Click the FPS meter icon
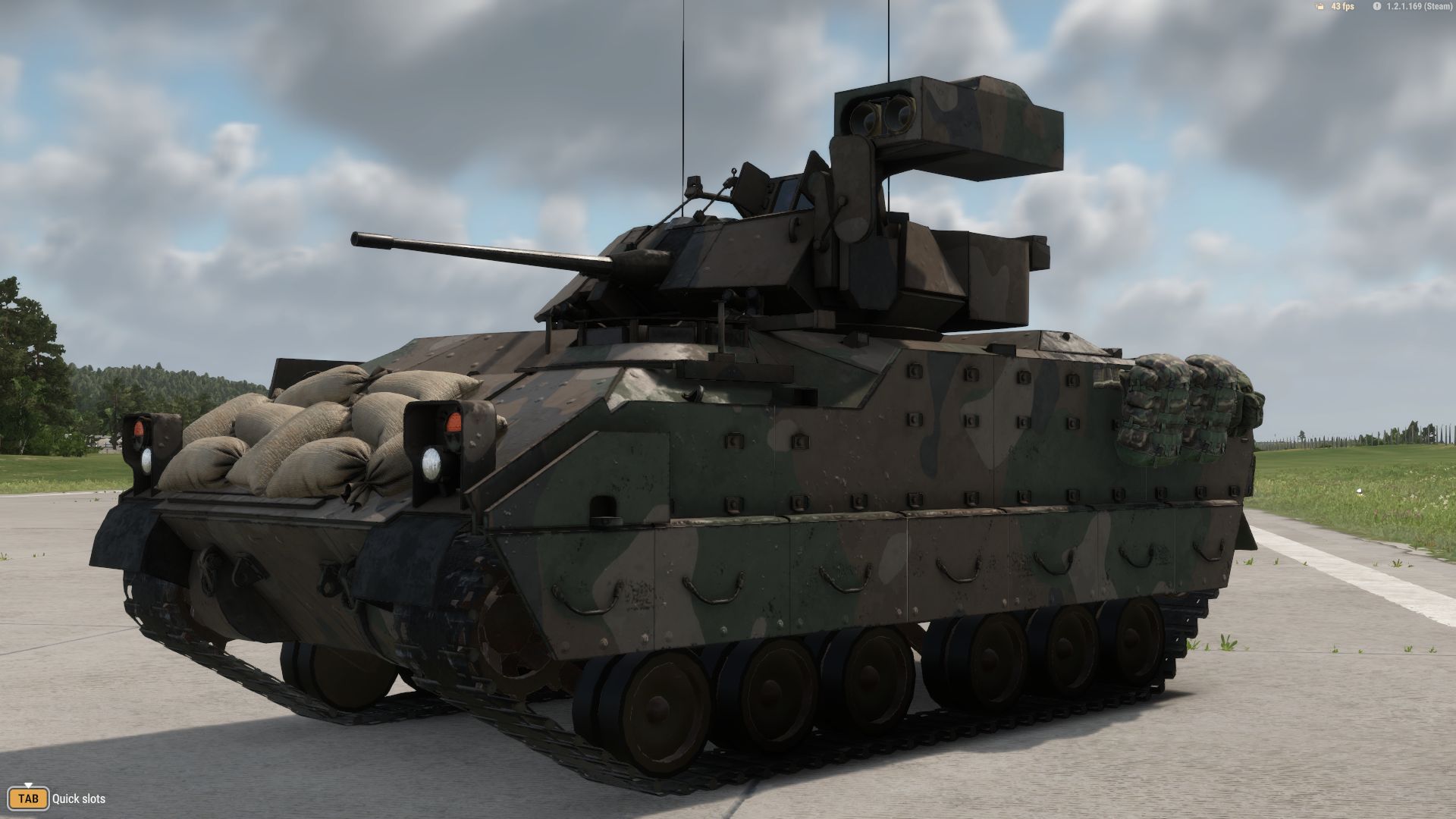The width and height of the screenshot is (1456, 819). 1319,6
